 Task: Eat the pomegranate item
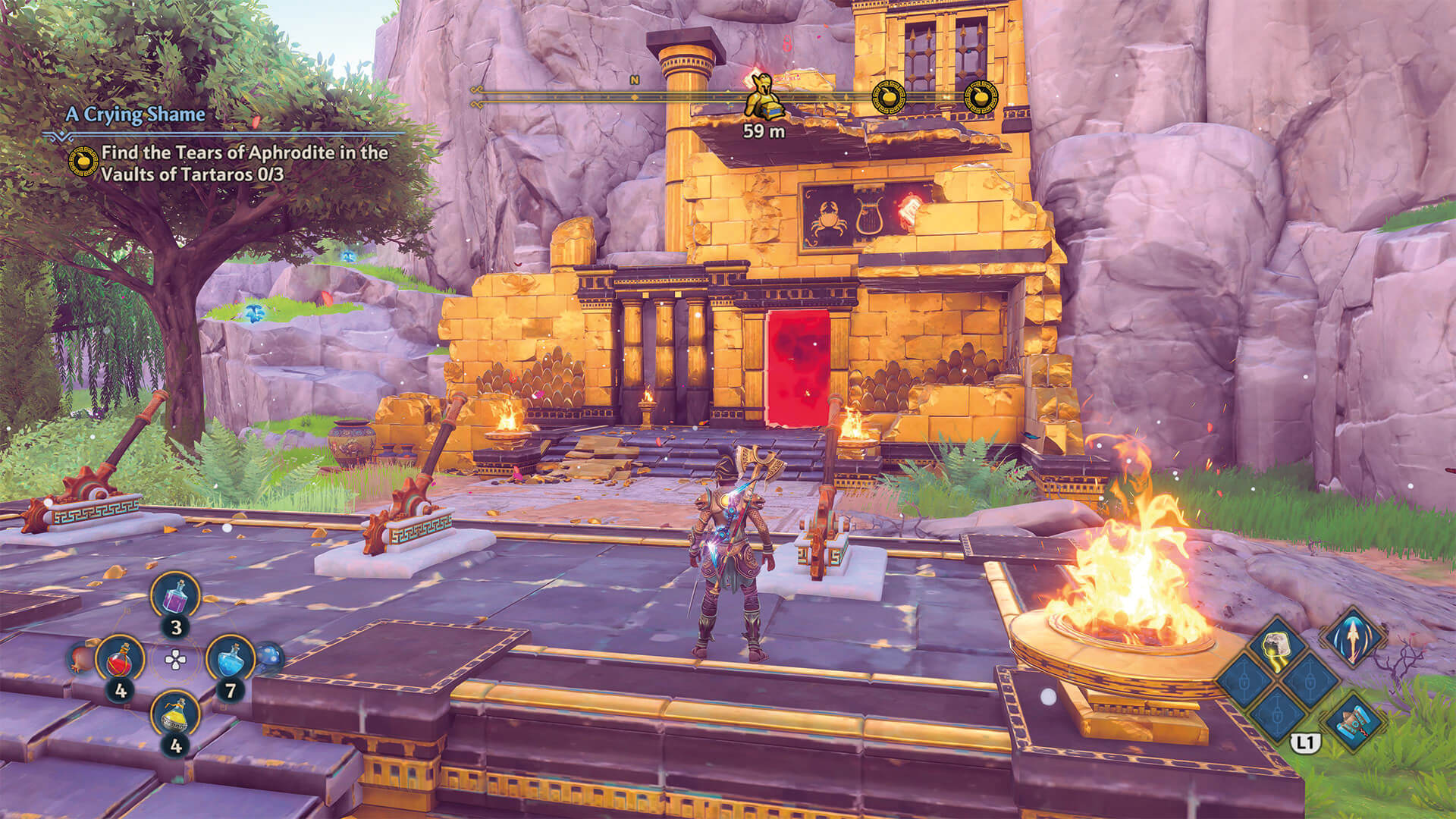tap(83, 657)
